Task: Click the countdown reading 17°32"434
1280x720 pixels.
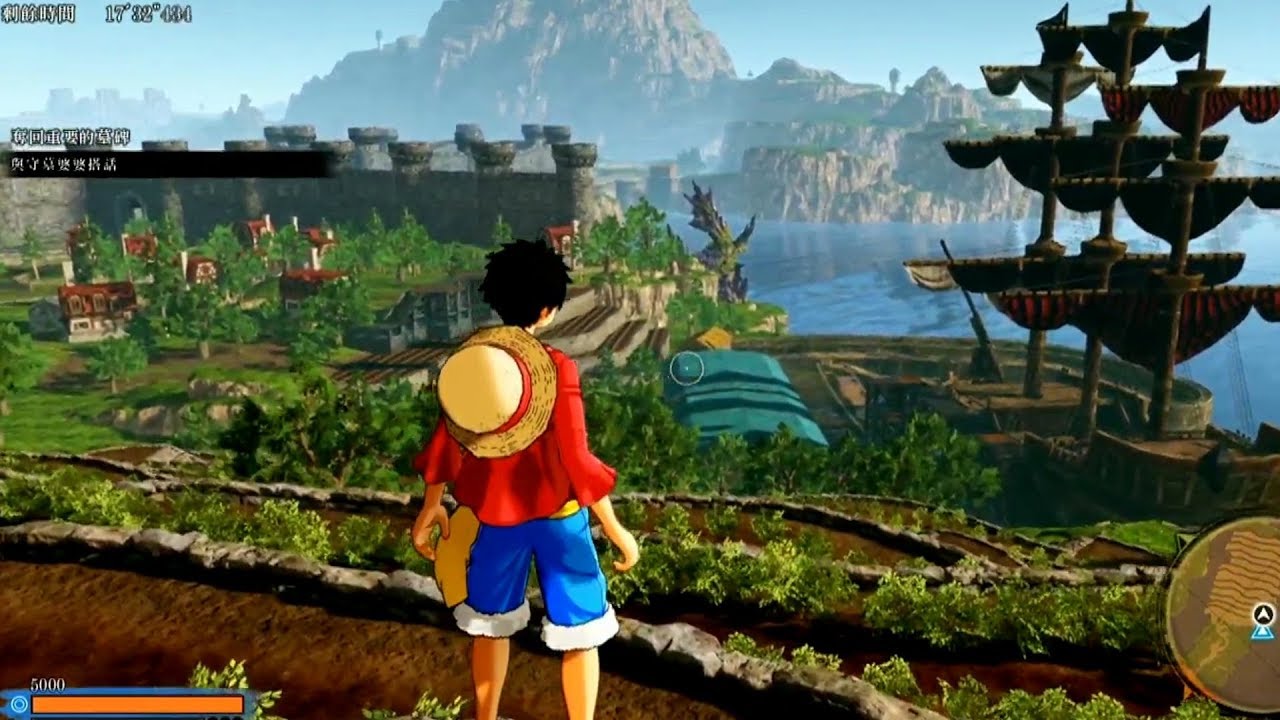Action: (x=146, y=15)
